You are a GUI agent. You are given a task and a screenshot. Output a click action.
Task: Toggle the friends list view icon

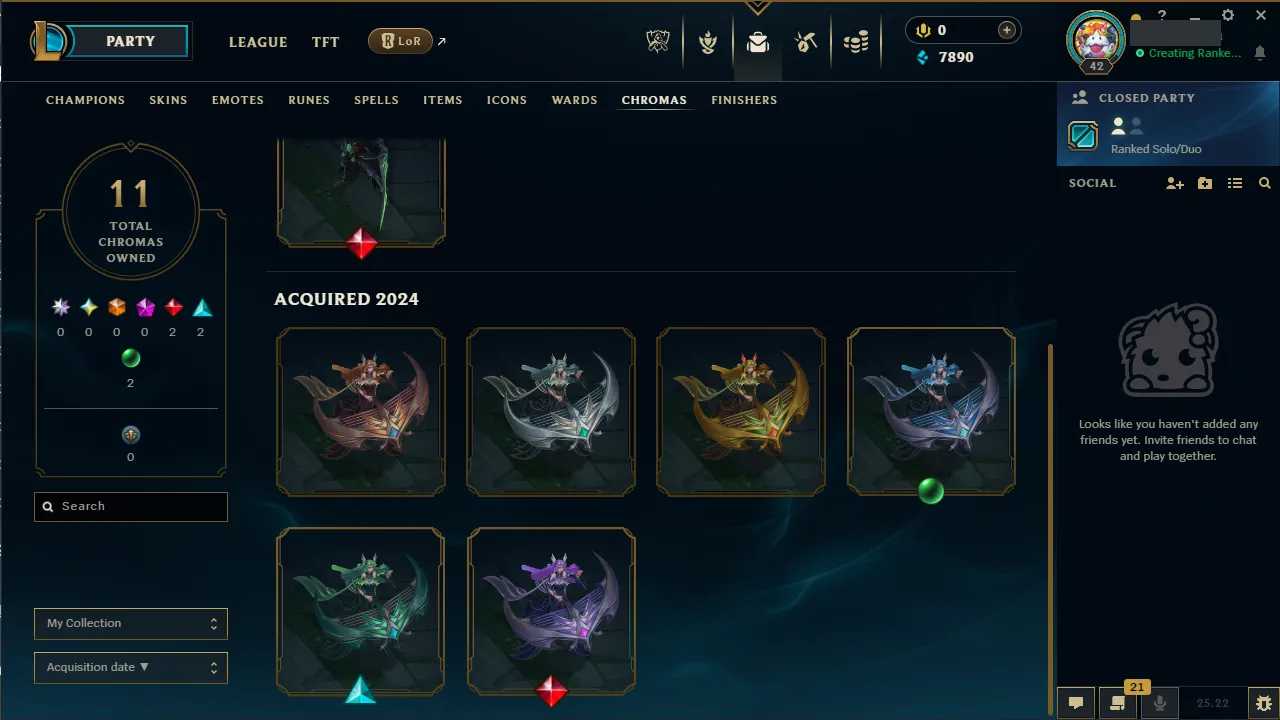click(1234, 183)
